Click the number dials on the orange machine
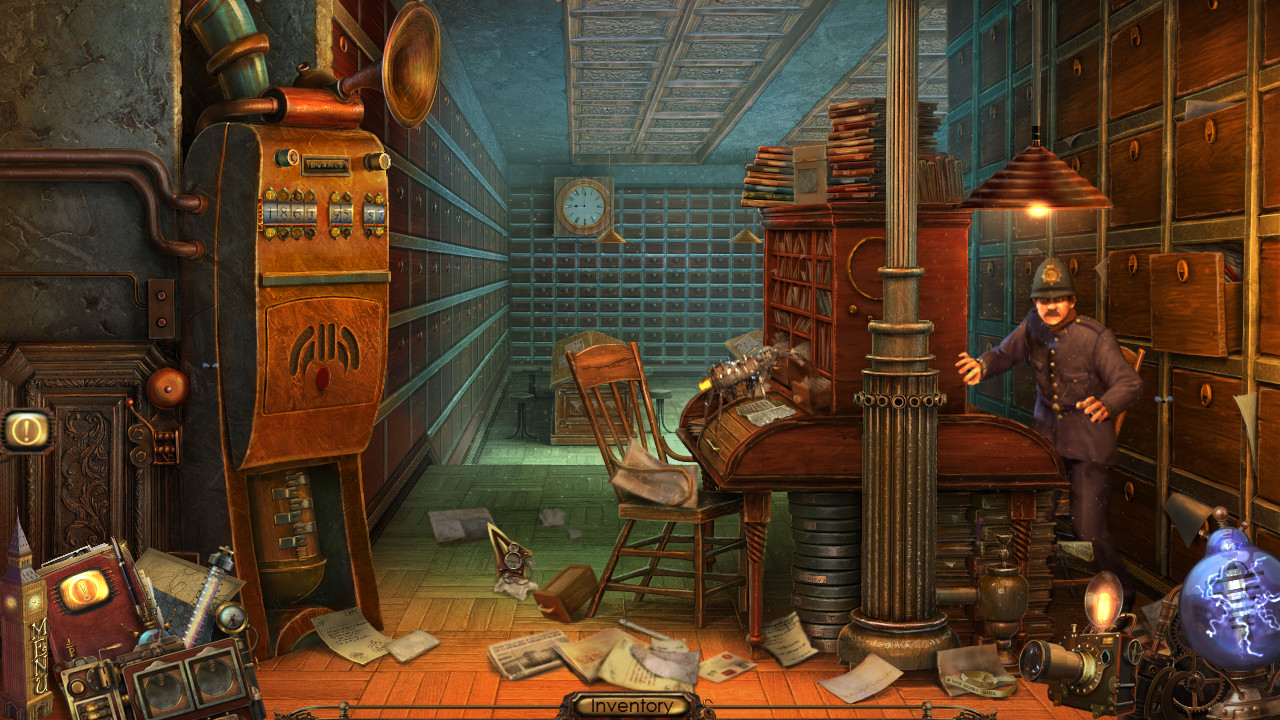Viewport: 1280px width, 720px height. click(320, 212)
